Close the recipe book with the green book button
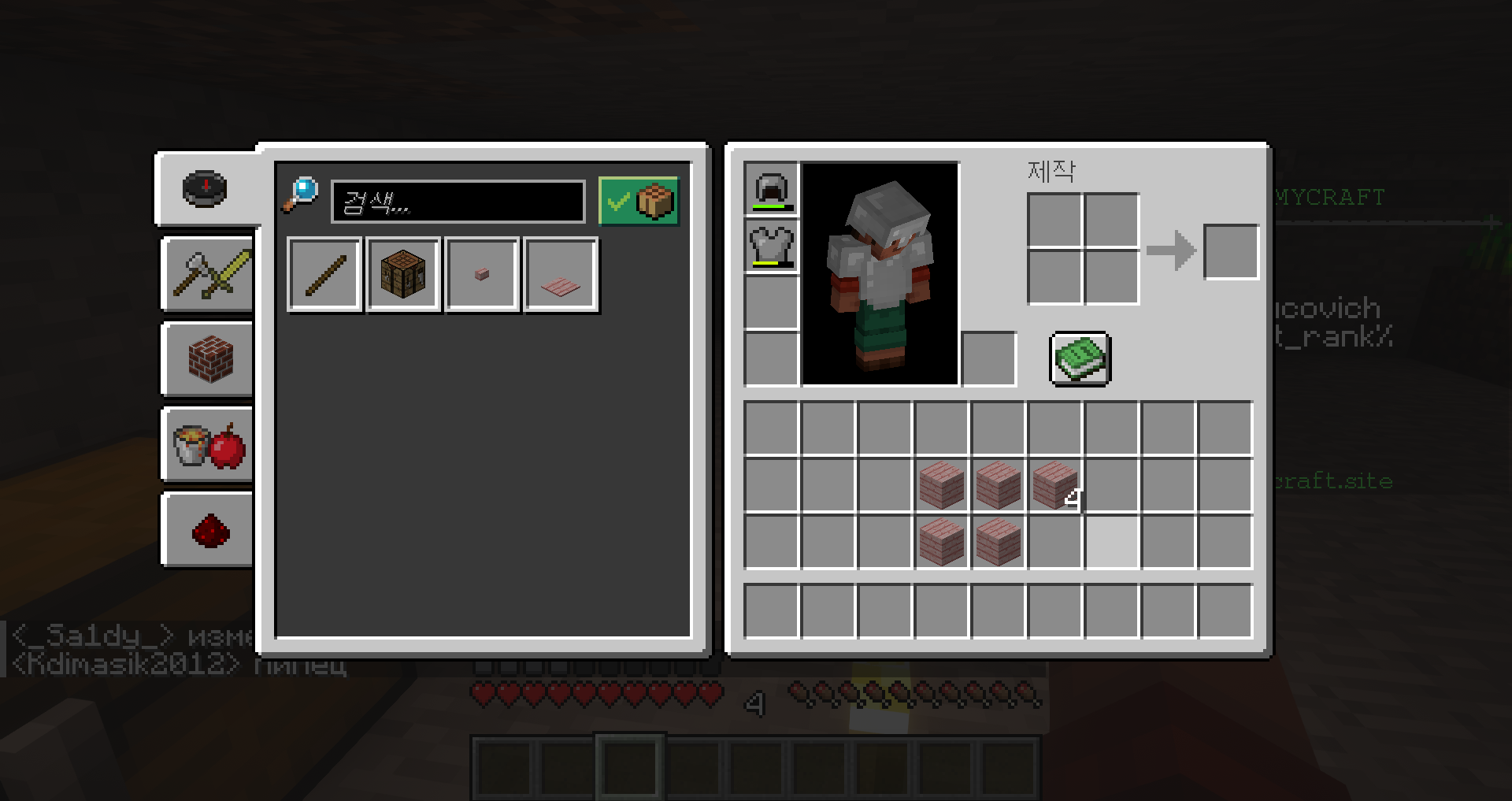Screen dimensions: 1512x801 pos(1080,359)
